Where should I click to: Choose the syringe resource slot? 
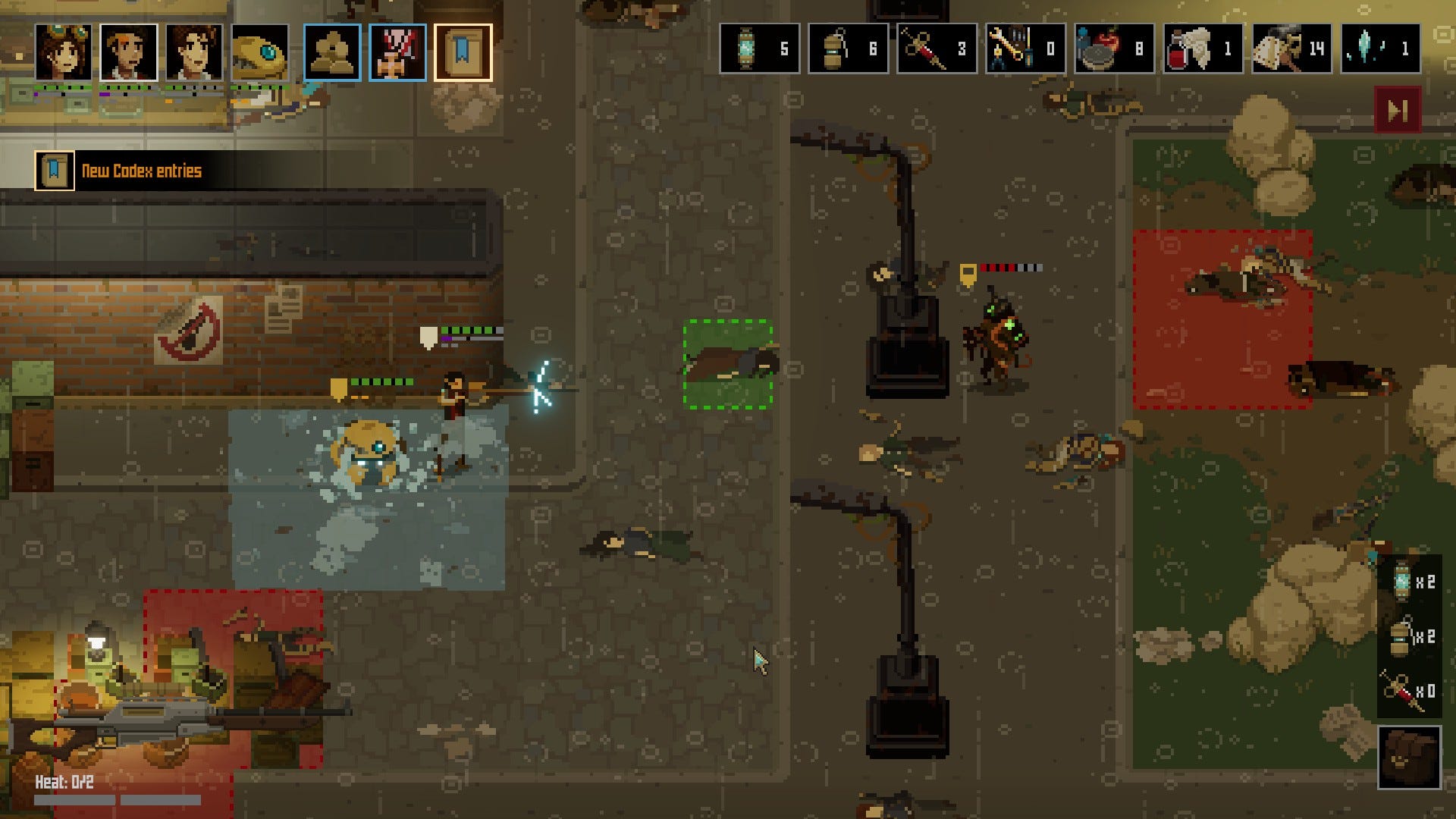click(937, 49)
